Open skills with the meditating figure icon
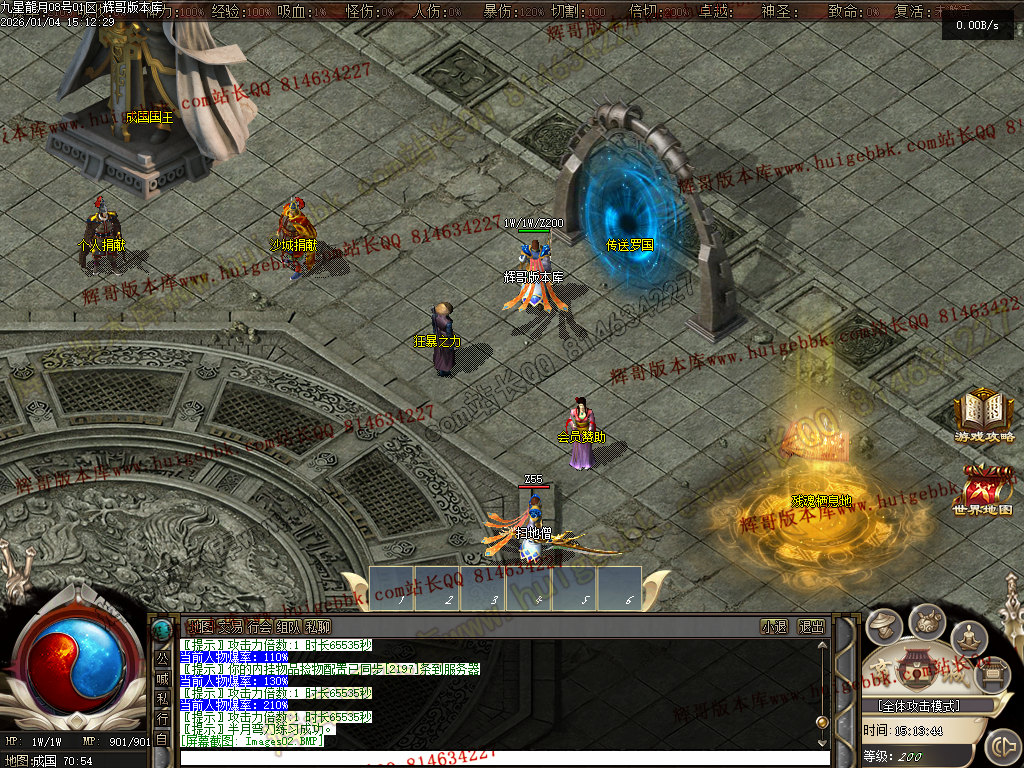 coord(968,637)
